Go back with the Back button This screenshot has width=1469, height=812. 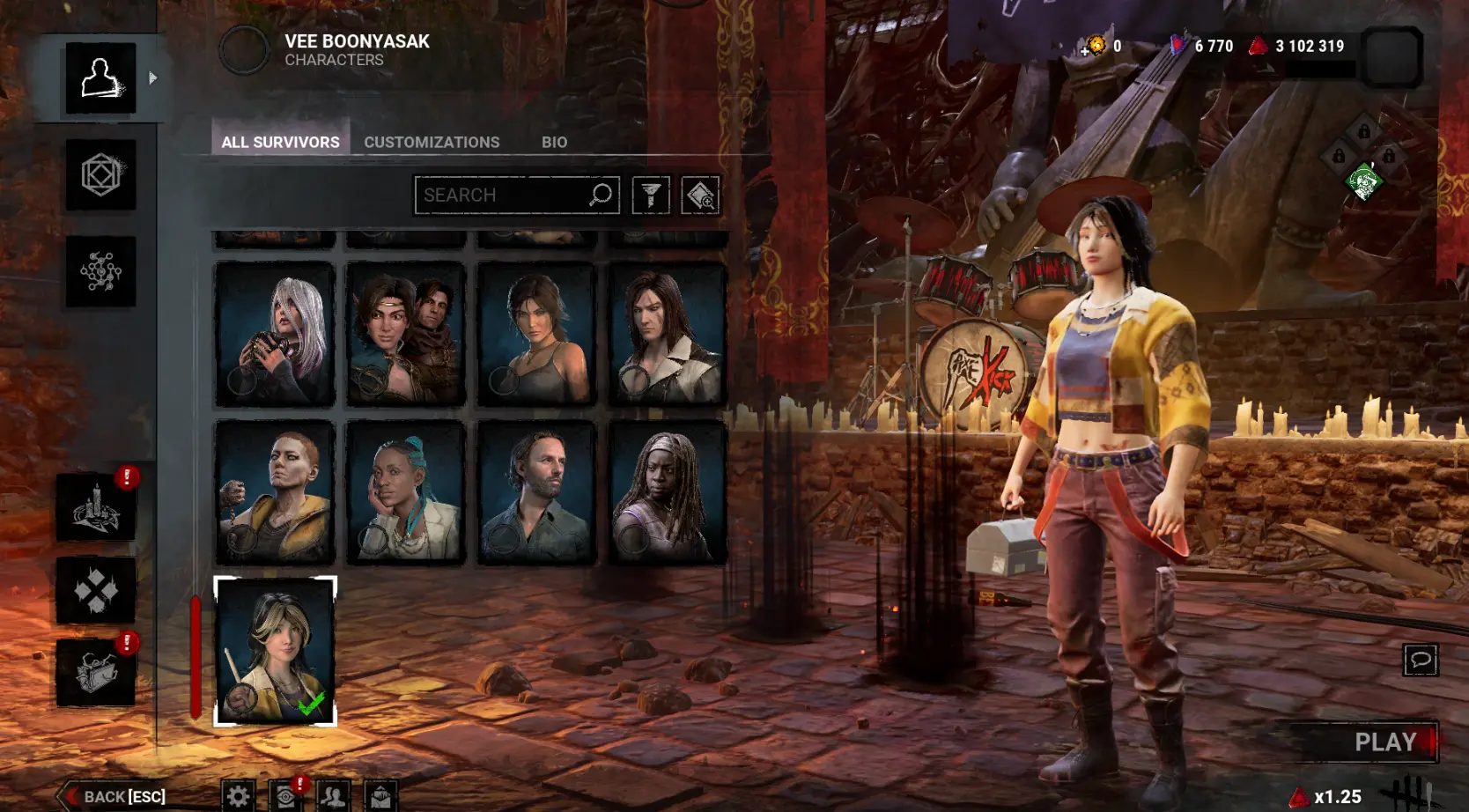pyautogui.click(x=114, y=796)
